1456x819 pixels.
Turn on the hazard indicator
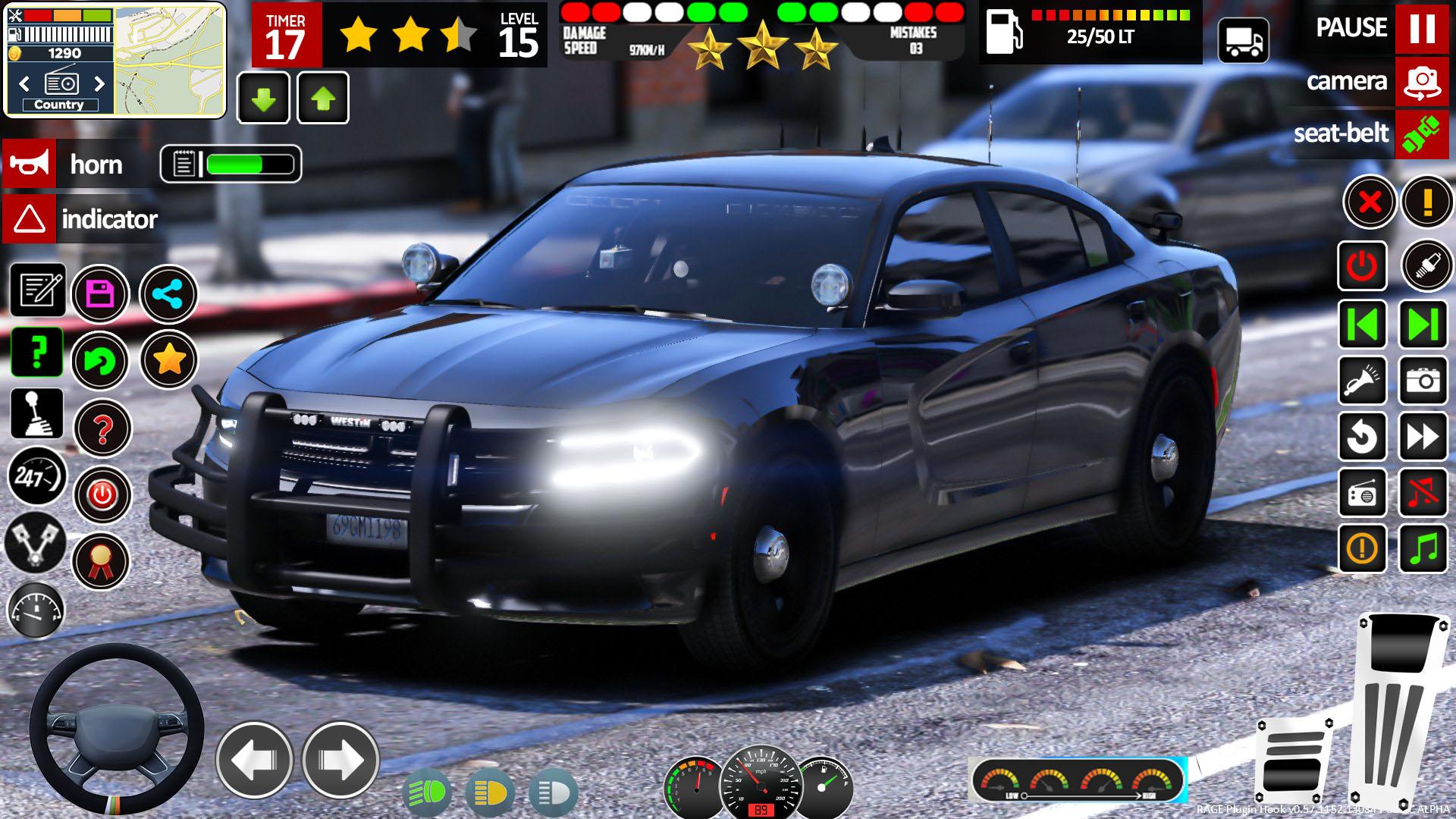pos(29,219)
